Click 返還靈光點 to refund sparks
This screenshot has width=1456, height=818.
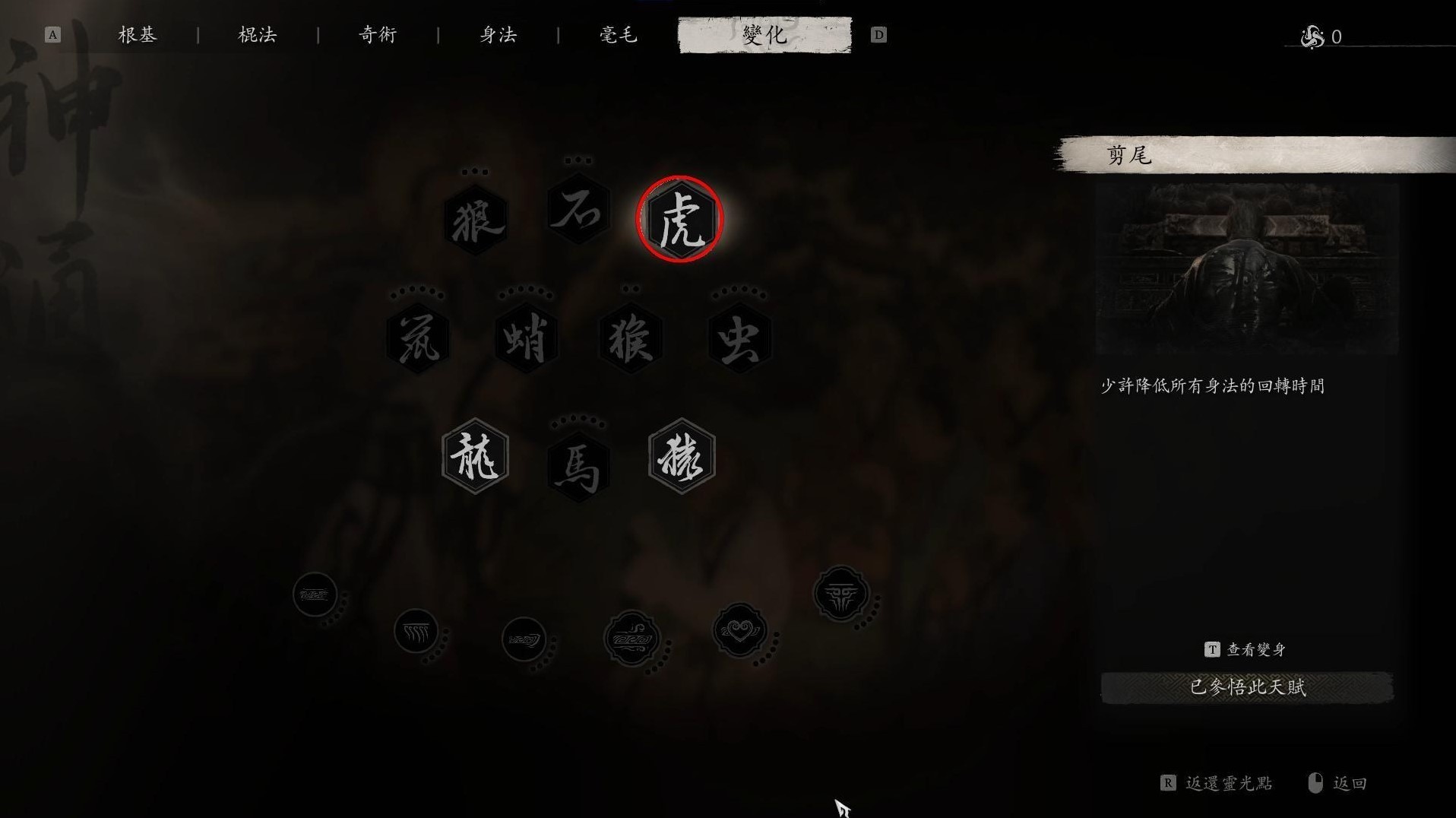coord(1228,783)
